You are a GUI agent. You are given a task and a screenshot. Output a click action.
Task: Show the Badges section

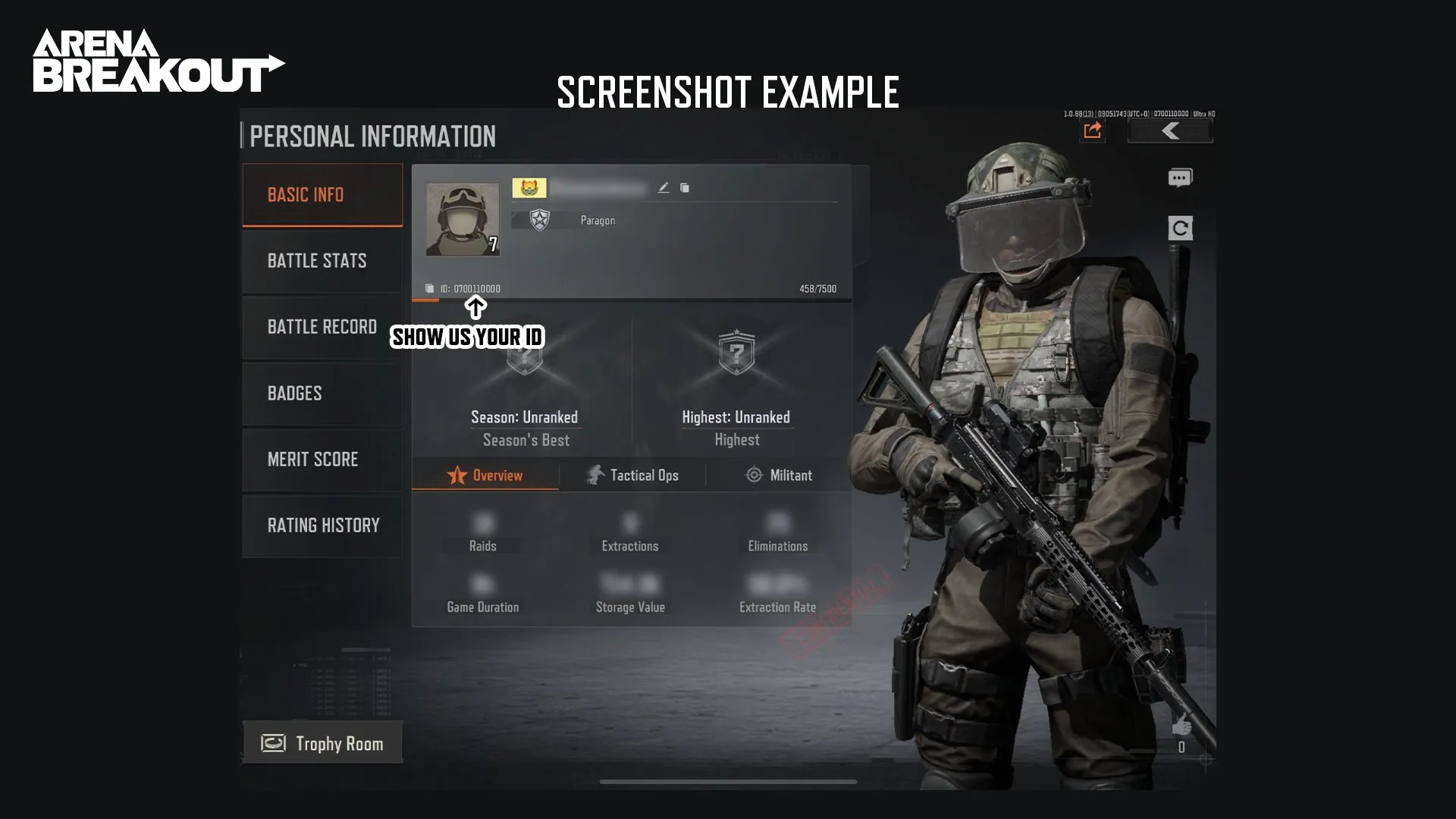point(322,394)
